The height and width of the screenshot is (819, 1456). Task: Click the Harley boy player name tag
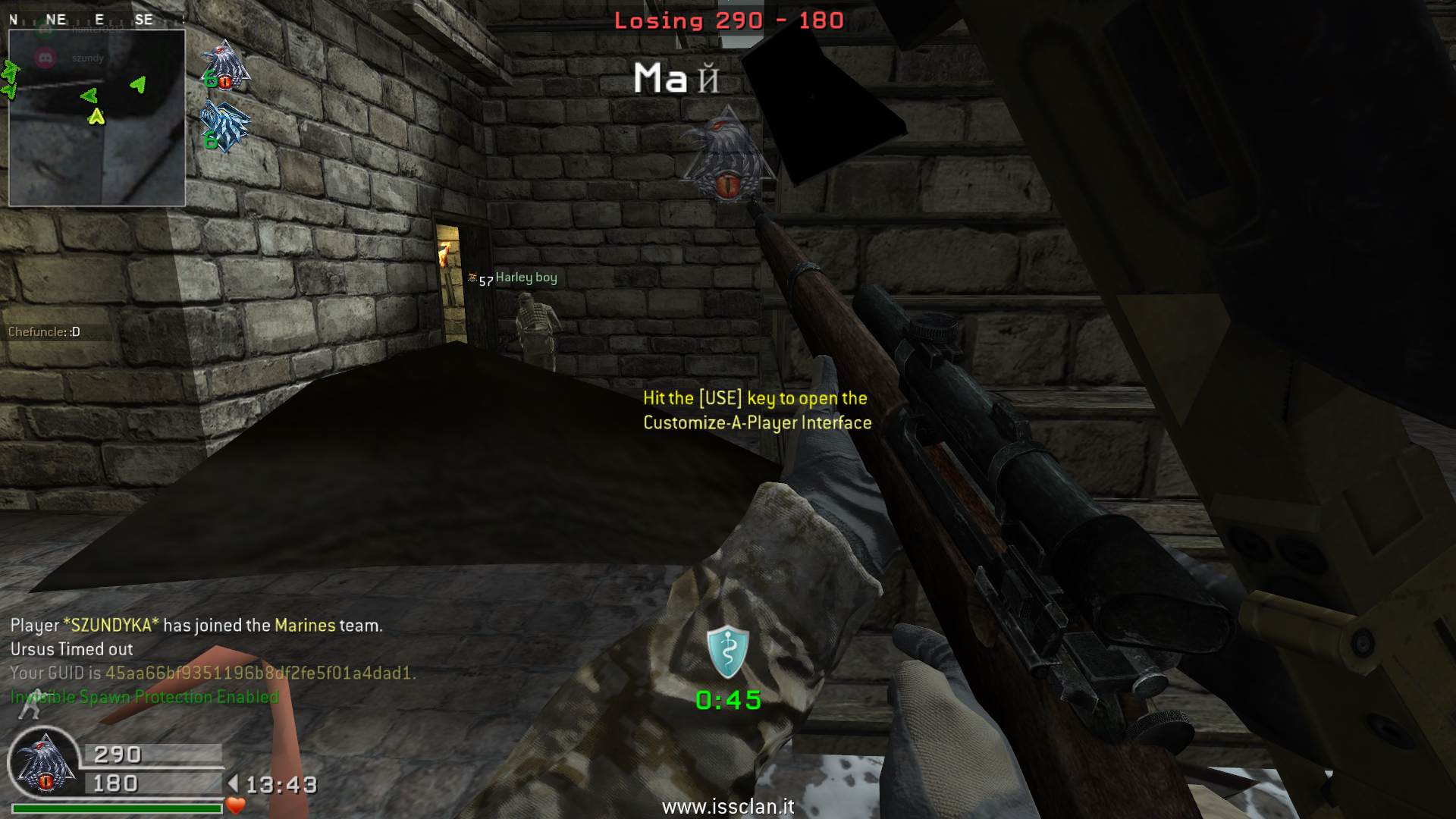(526, 278)
